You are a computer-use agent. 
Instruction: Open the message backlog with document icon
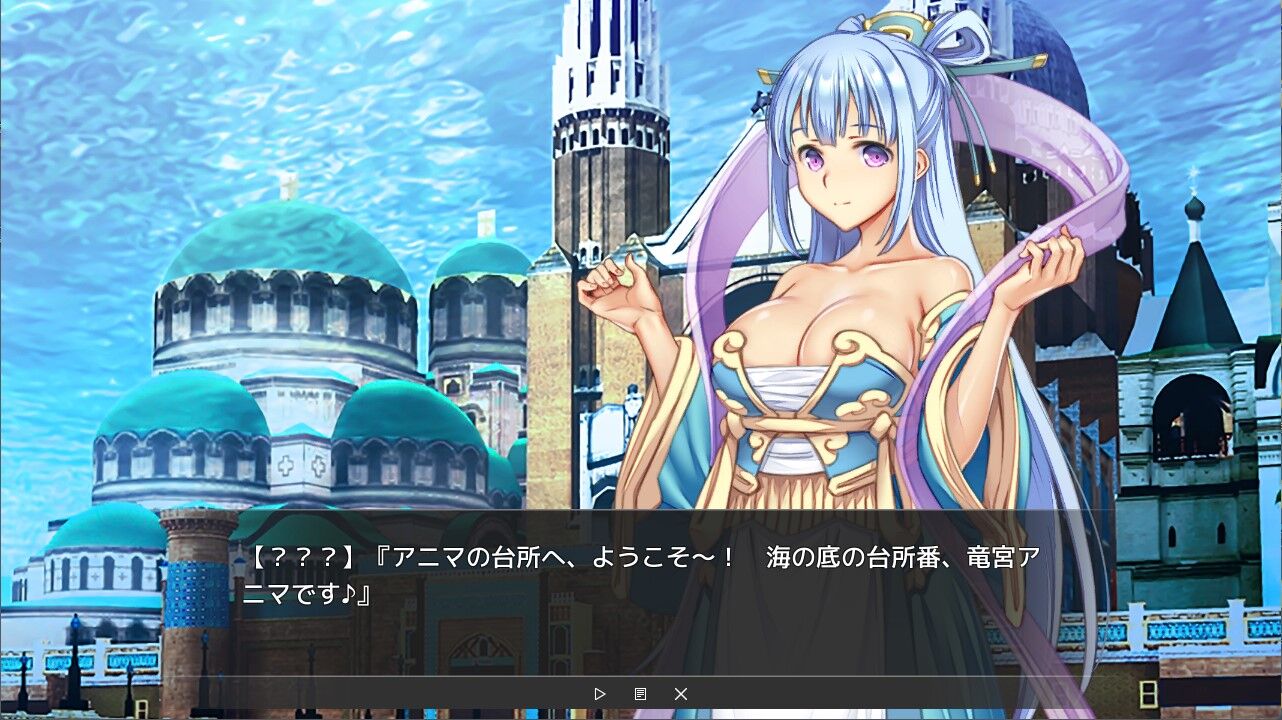click(x=641, y=693)
